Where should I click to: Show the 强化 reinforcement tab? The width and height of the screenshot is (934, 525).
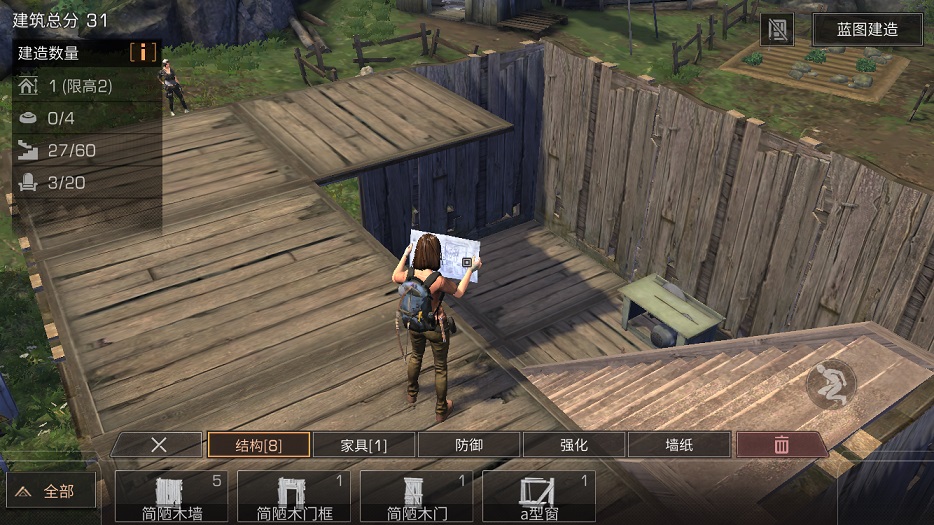pyautogui.click(x=574, y=445)
